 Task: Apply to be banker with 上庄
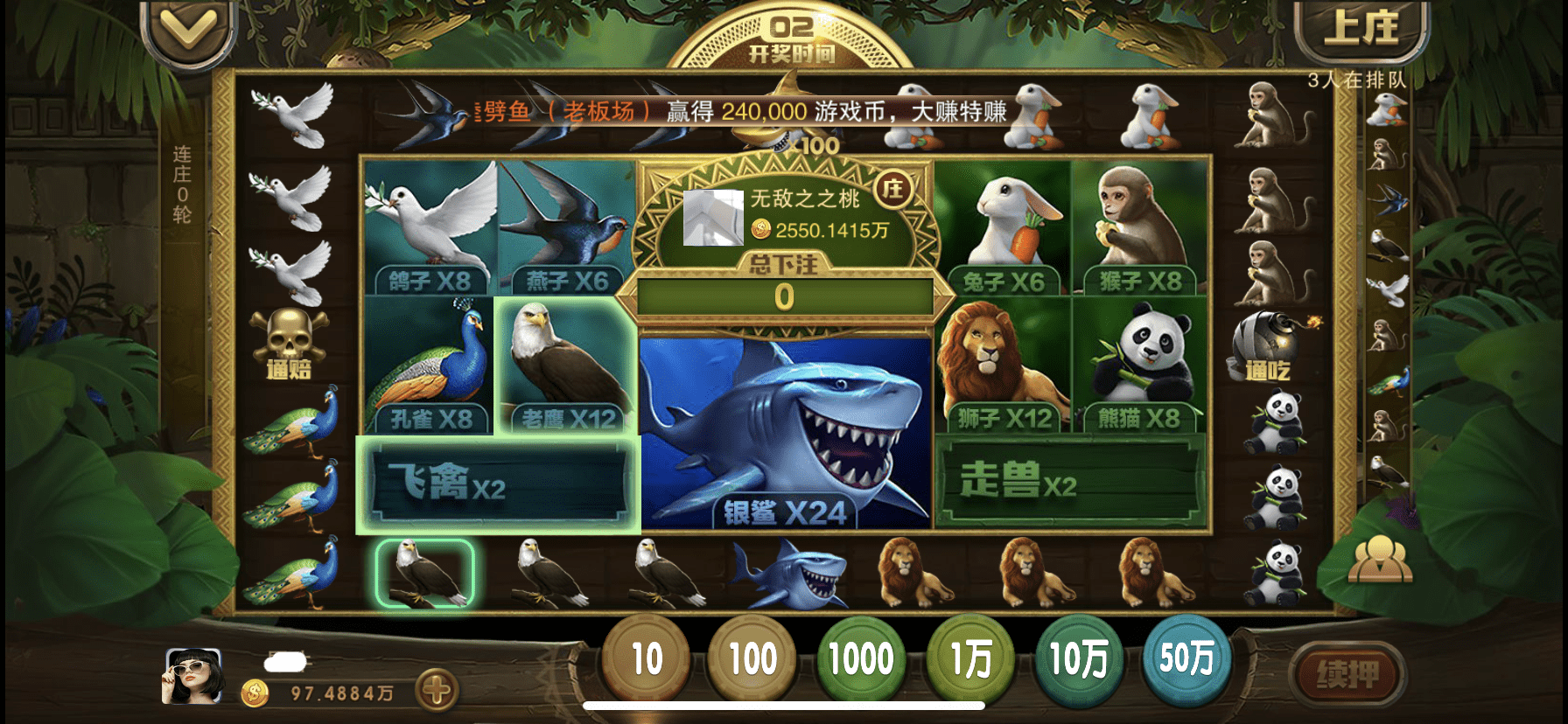(1360, 30)
